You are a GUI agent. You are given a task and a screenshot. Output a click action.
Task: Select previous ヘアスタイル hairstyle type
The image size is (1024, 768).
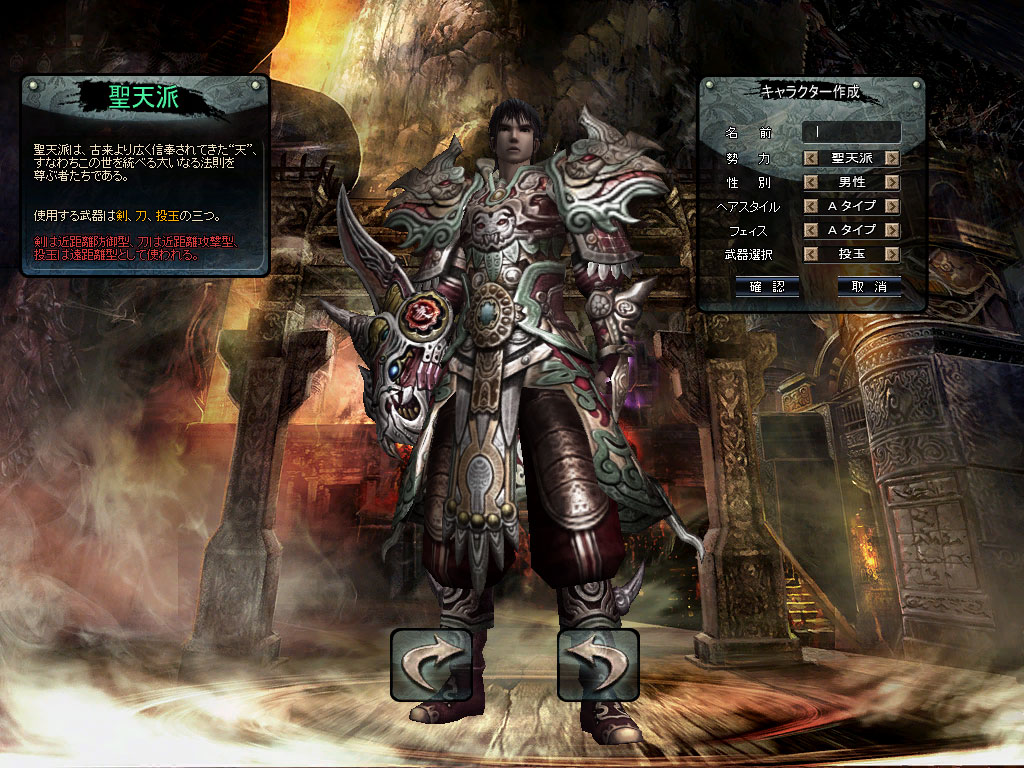pos(811,206)
